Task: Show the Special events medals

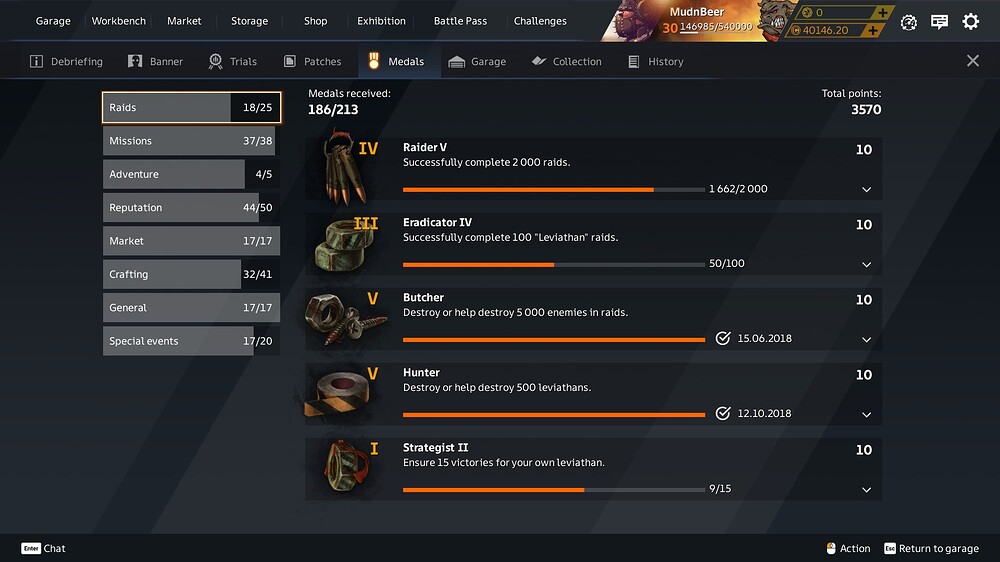Action: click(x=189, y=341)
